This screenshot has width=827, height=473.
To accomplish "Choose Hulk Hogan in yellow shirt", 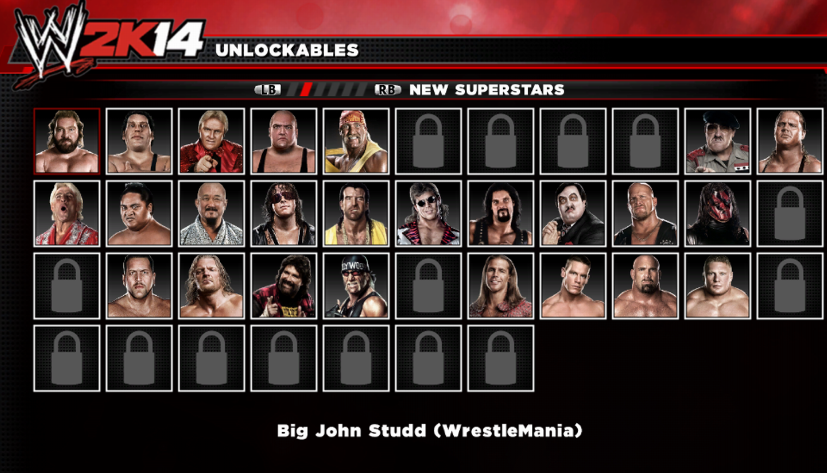I will 356,141.
